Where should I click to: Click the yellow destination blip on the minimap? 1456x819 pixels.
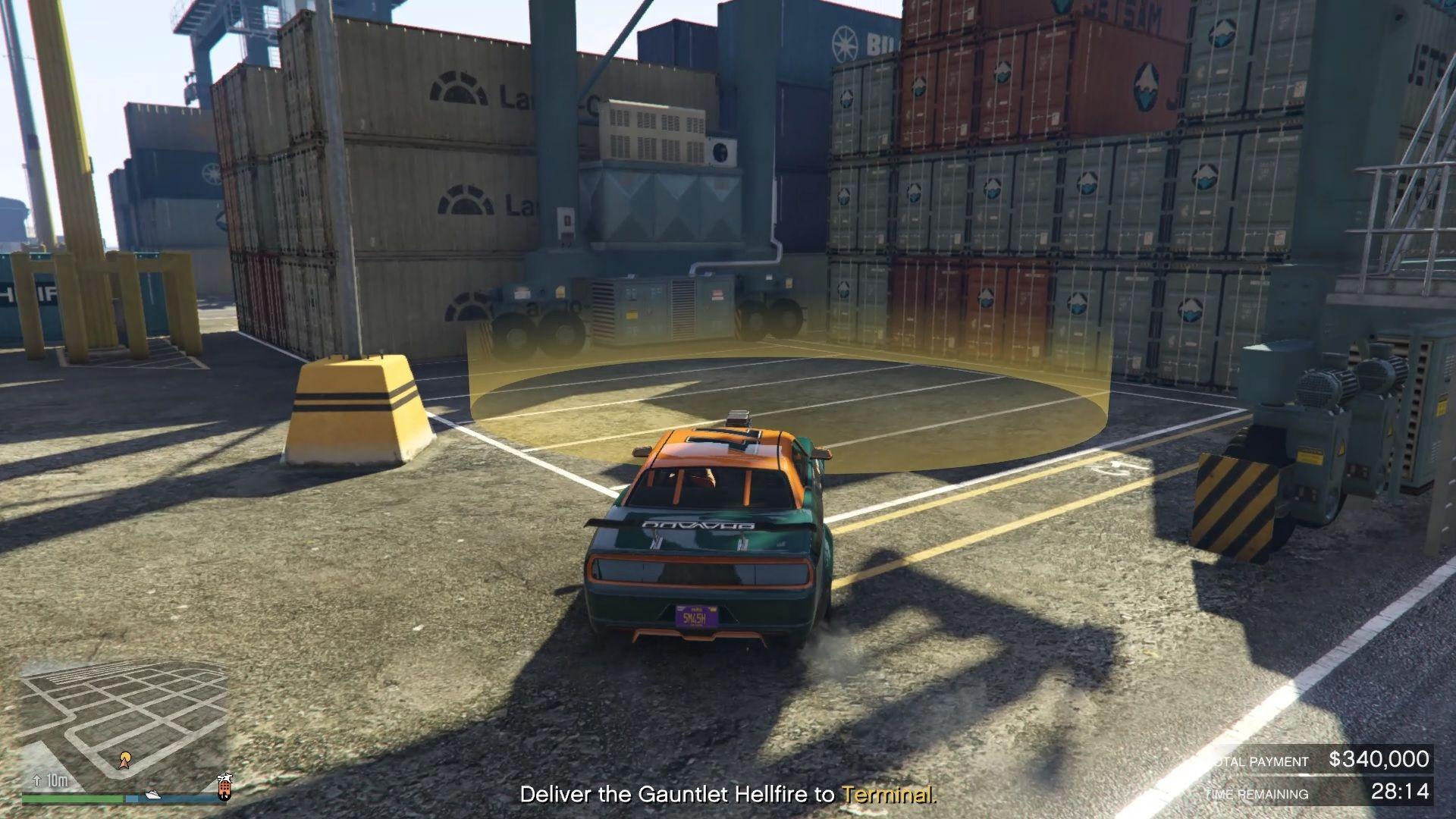(x=127, y=755)
